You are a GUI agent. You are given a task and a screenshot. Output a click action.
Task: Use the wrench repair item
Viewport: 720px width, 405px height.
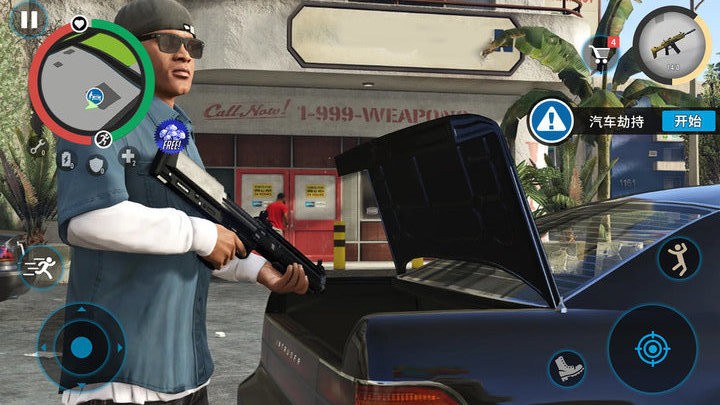[38, 147]
